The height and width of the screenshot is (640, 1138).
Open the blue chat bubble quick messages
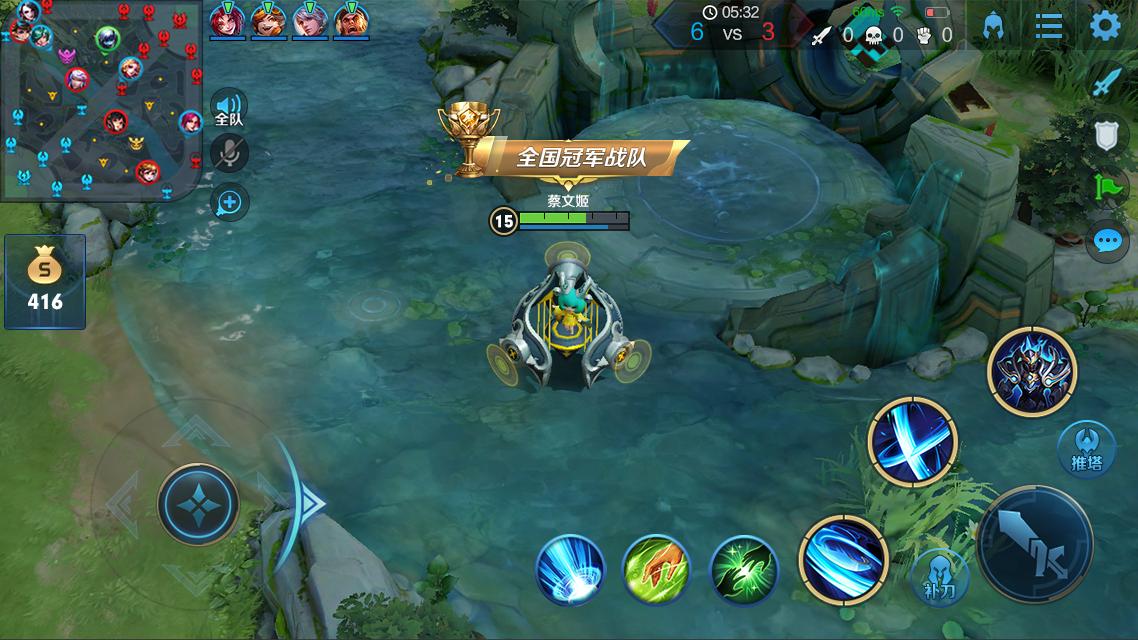(x=1107, y=241)
